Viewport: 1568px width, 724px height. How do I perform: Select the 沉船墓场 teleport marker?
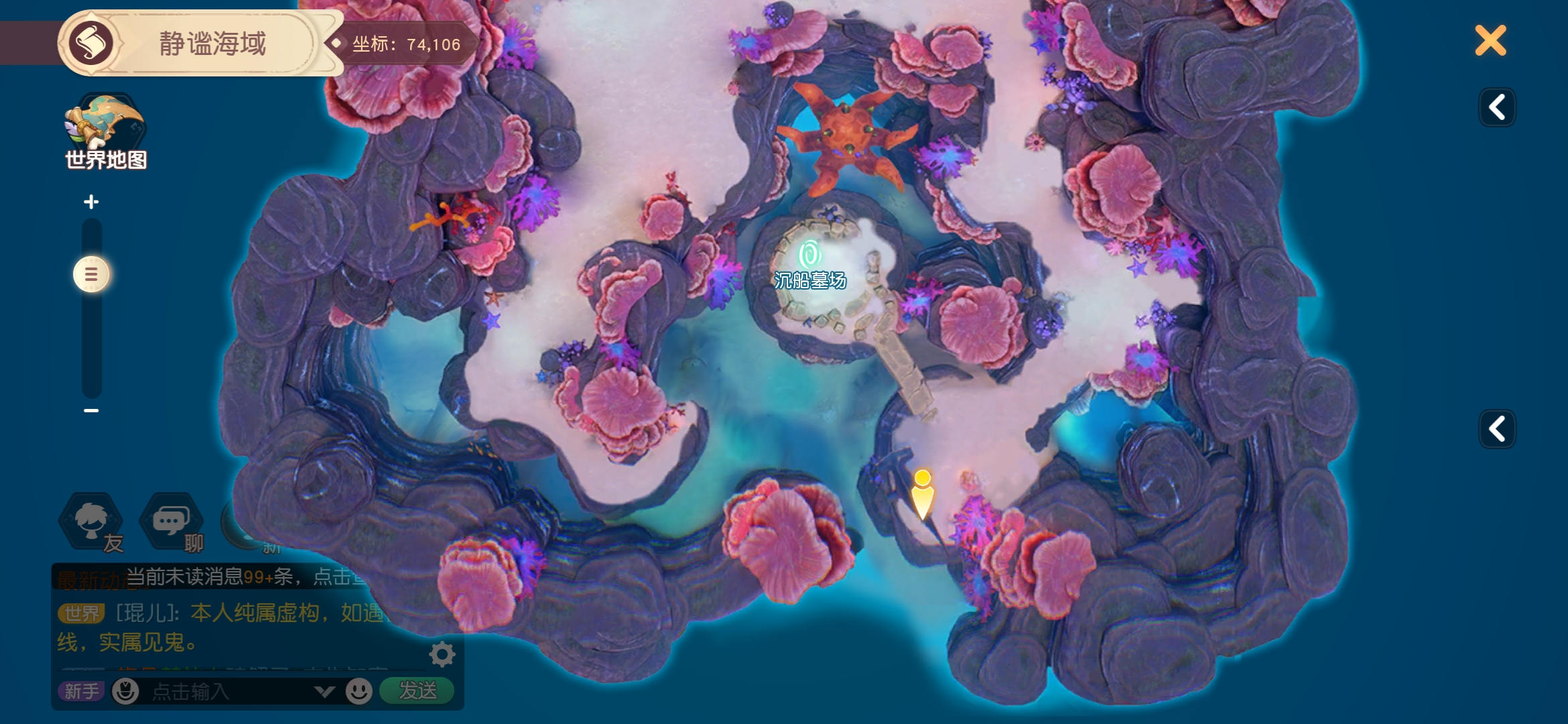(809, 256)
